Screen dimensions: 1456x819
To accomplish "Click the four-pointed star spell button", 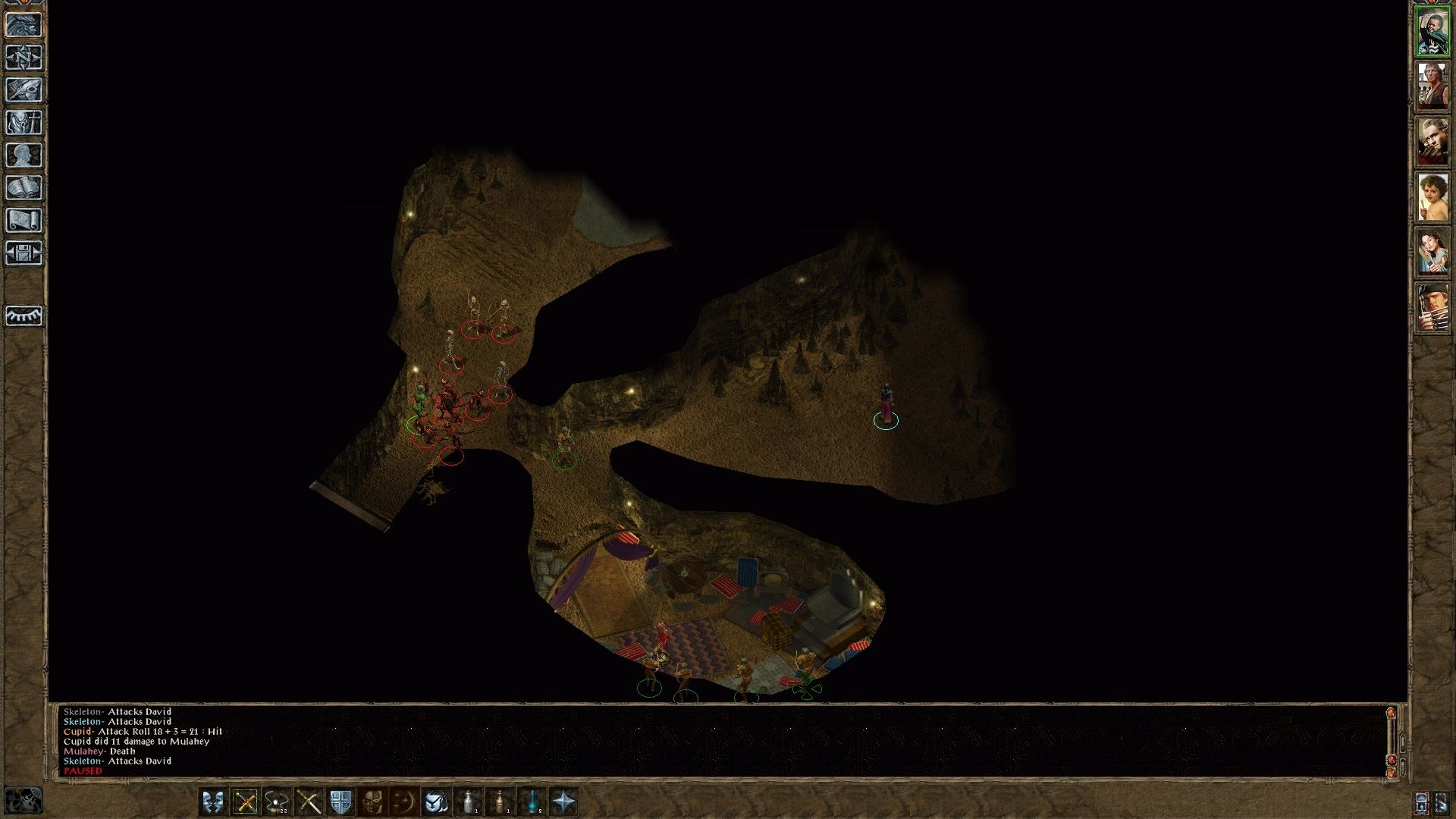I will click(x=564, y=802).
